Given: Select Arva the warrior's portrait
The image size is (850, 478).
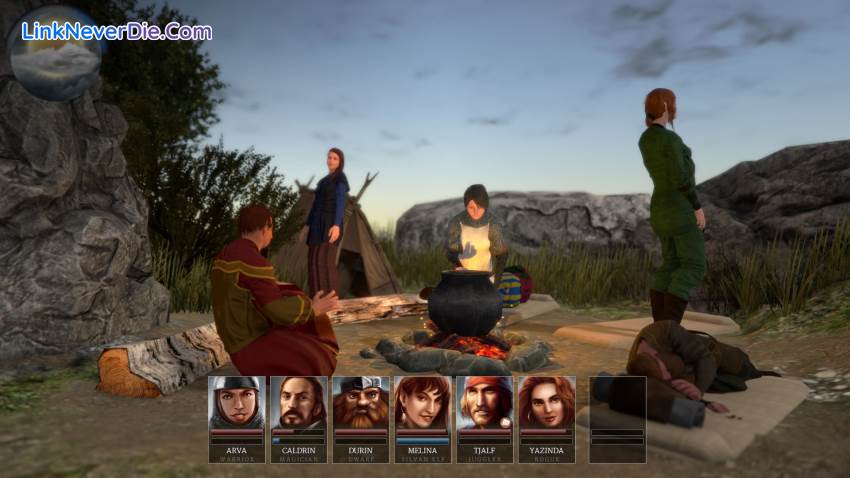Looking at the screenshot, I should click(237, 403).
